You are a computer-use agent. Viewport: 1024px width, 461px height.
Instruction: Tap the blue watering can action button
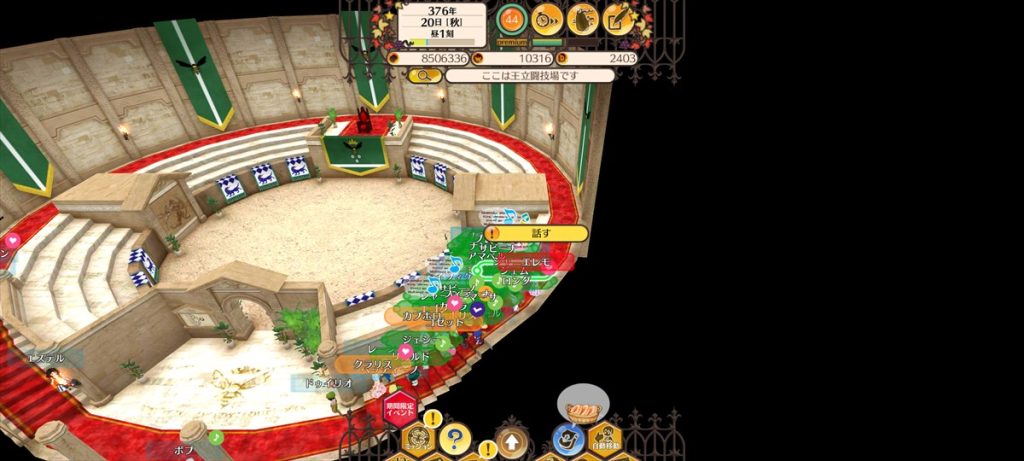point(568,439)
